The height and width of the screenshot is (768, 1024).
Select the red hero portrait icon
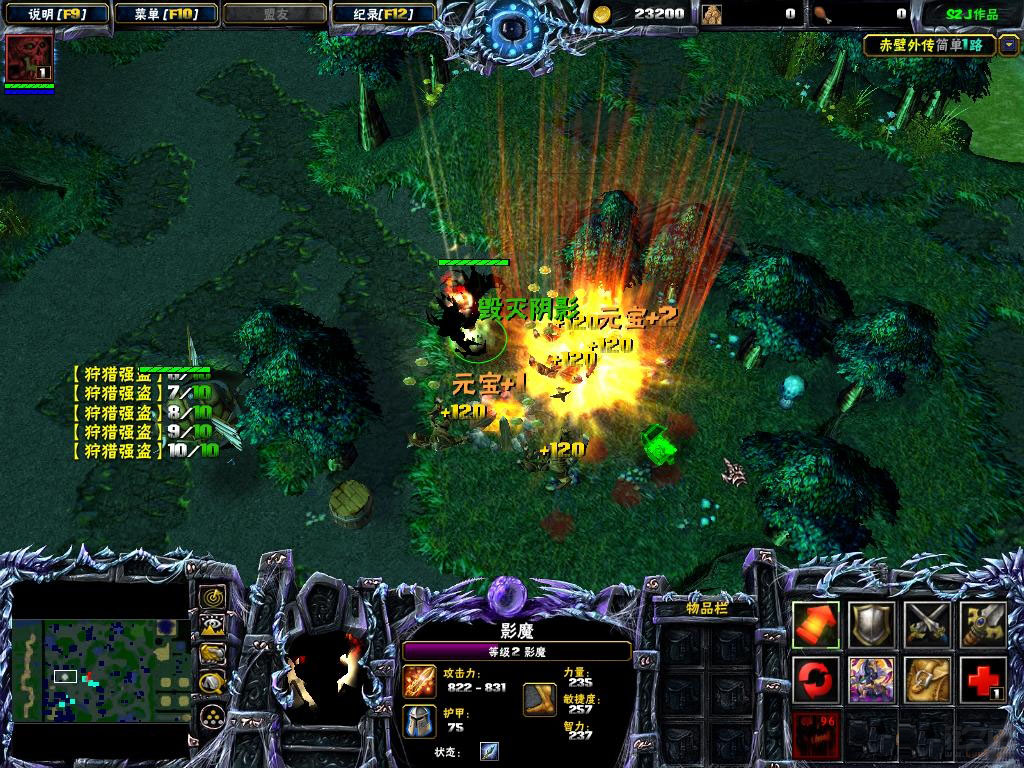click(x=29, y=58)
